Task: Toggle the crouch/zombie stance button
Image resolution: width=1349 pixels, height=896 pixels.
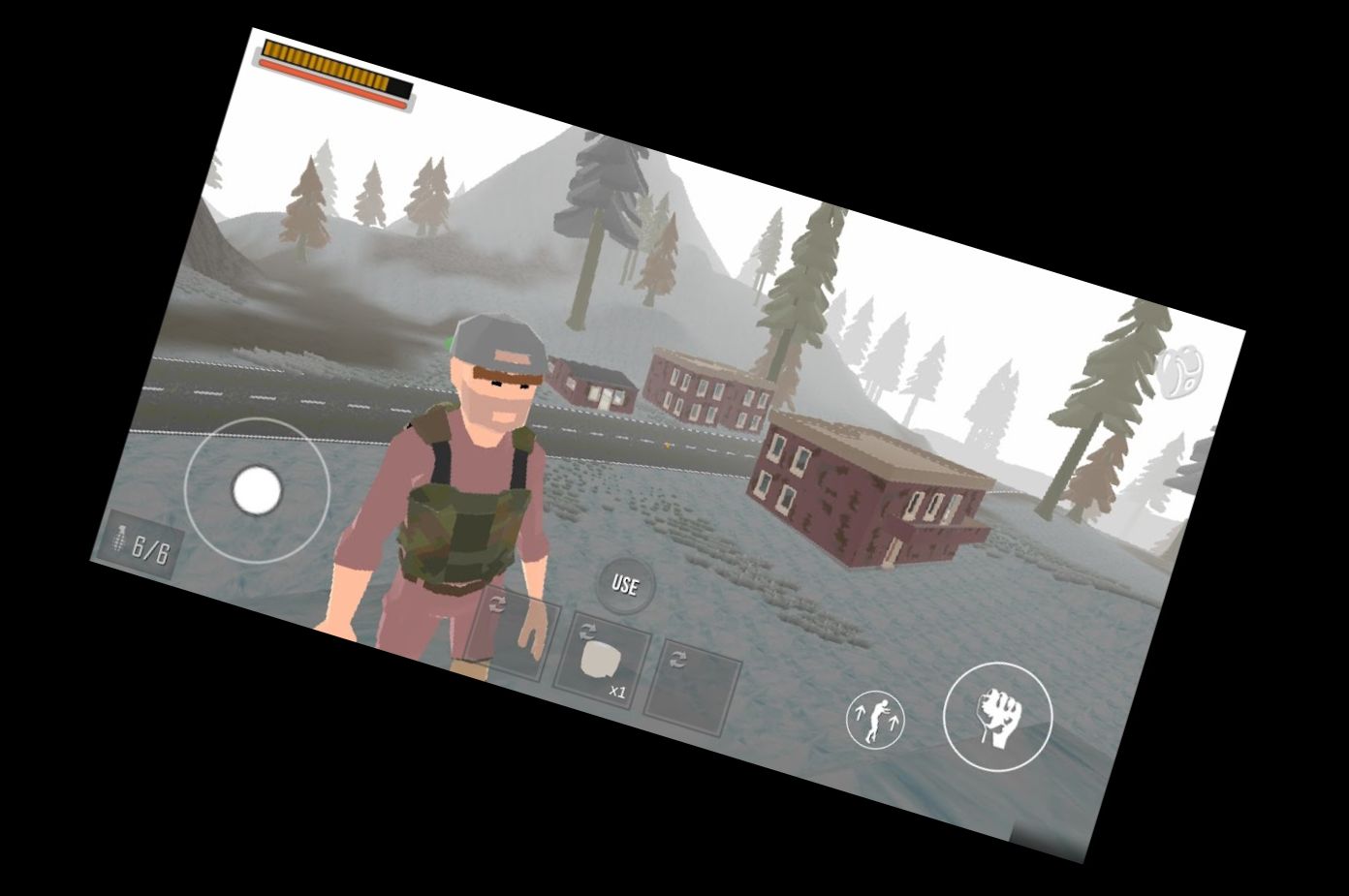Action: (876, 717)
